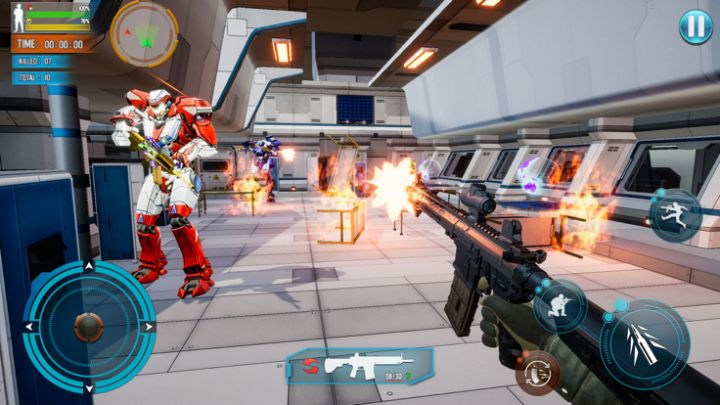Viewport: 720px width, 405px height.
Task: Reload with the magazine button
Action: (x=538, y=372)
